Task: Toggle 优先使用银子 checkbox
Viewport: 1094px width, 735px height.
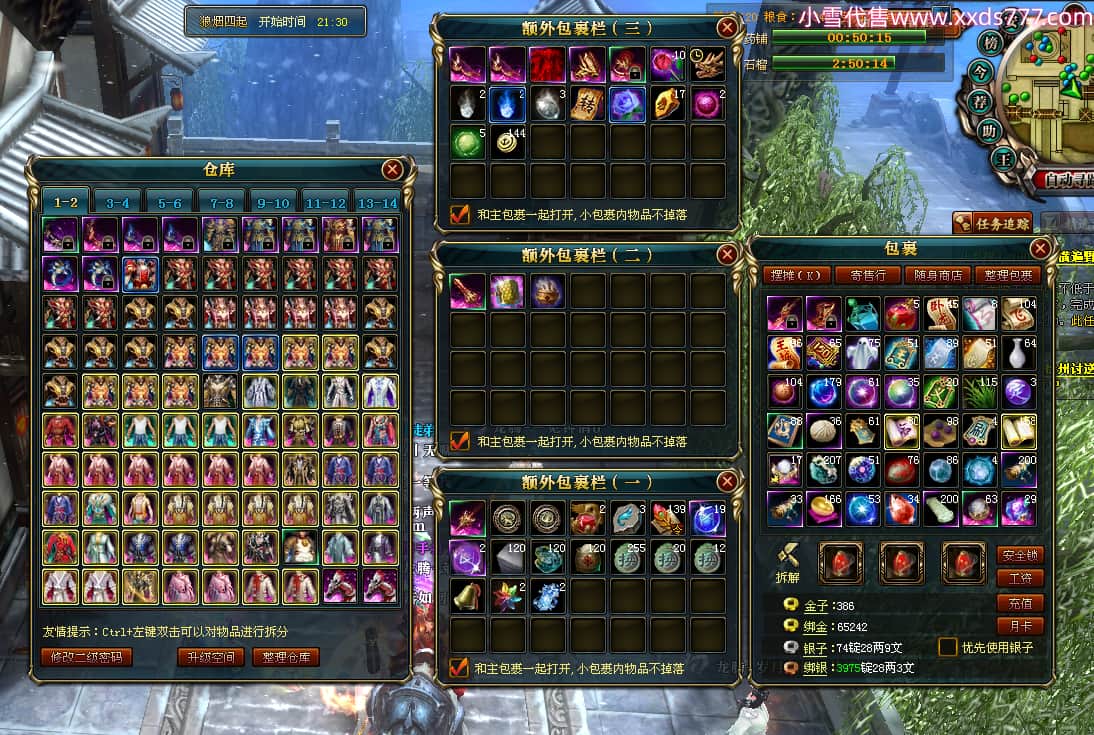Action: click(x=947, y=647)
